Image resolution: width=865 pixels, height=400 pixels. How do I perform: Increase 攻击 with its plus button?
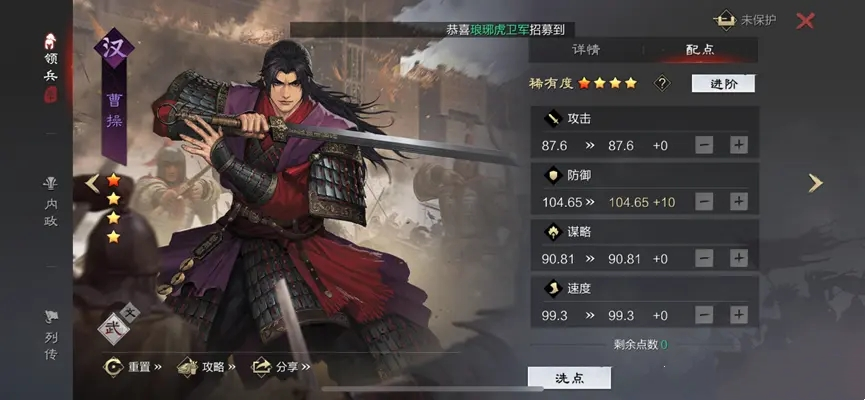pos(739,145)
